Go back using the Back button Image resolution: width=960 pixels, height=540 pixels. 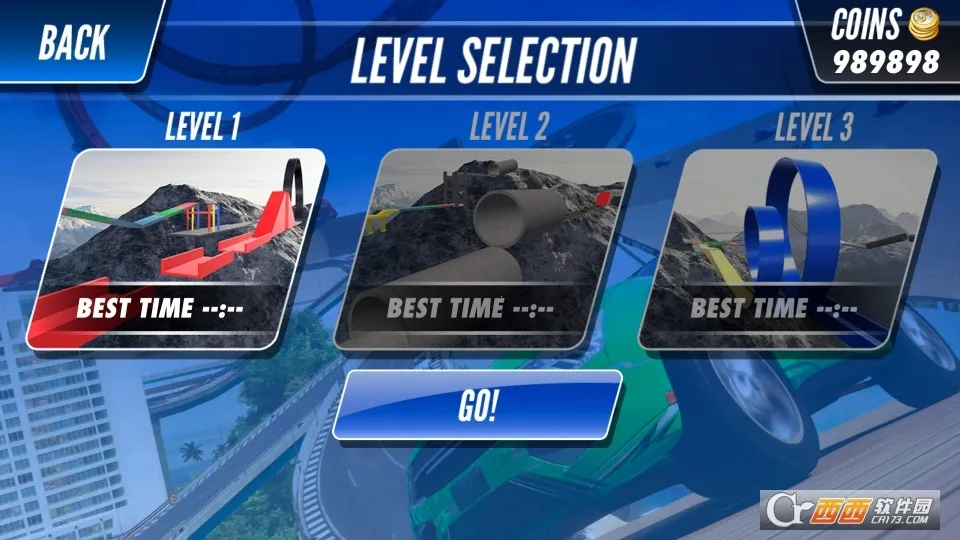coord(74,42)
